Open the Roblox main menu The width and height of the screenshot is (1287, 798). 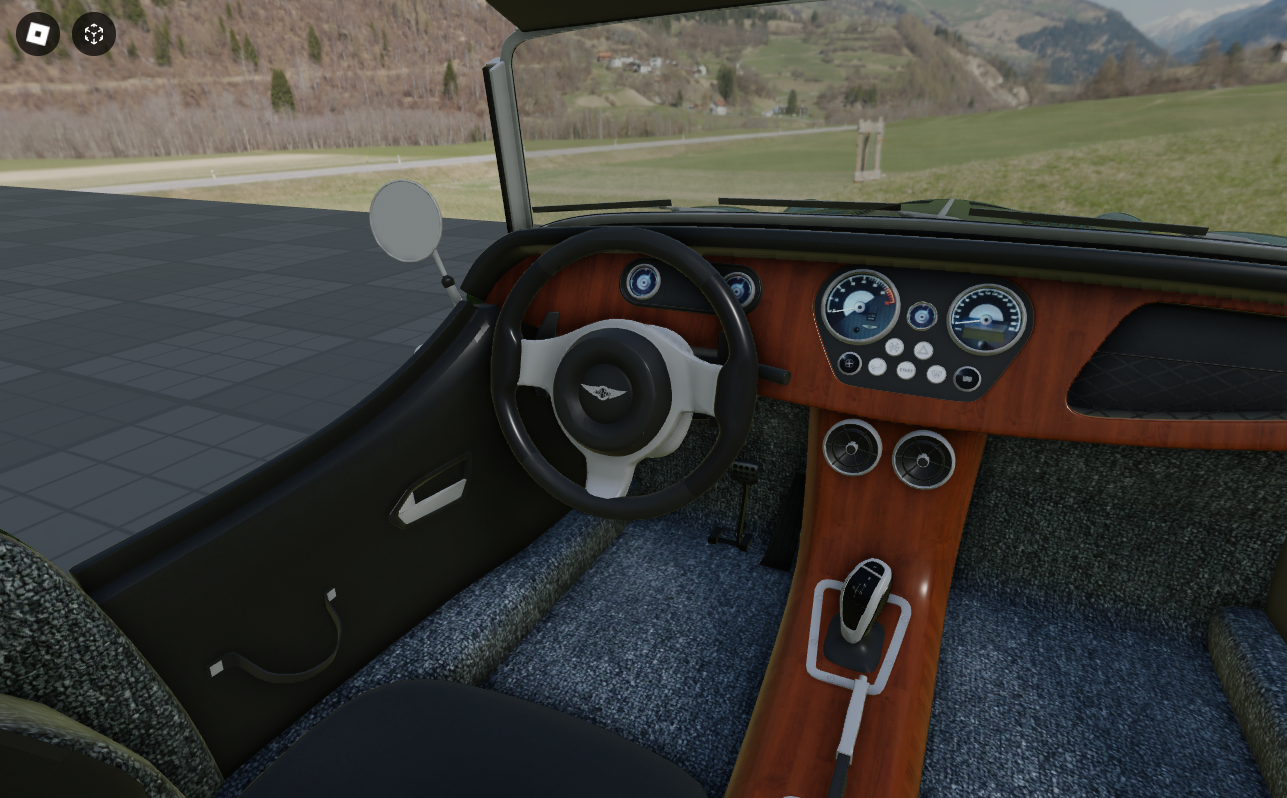(38, 35)
